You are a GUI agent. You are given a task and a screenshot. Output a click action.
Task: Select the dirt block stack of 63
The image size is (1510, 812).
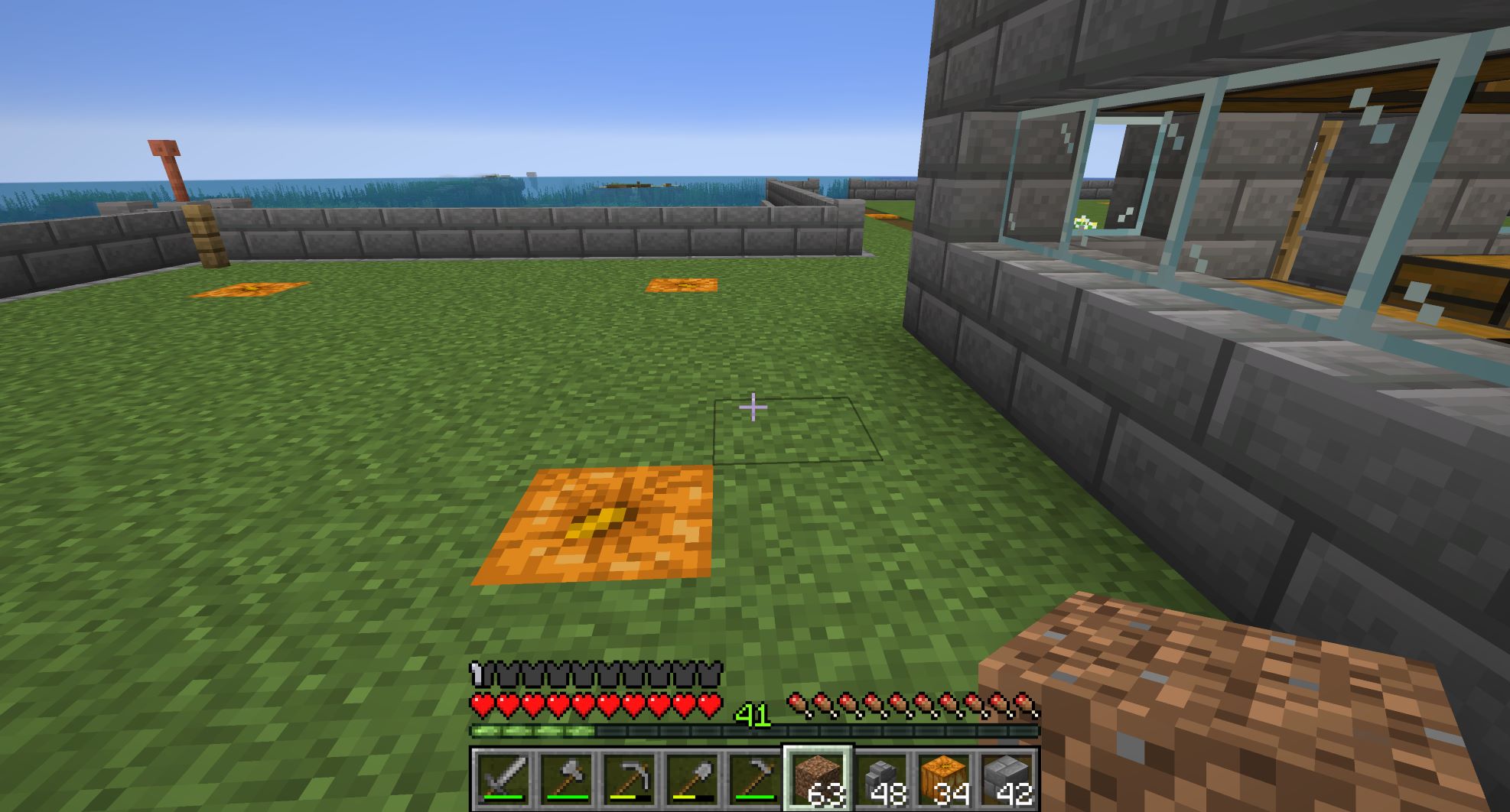click(818, 780)
